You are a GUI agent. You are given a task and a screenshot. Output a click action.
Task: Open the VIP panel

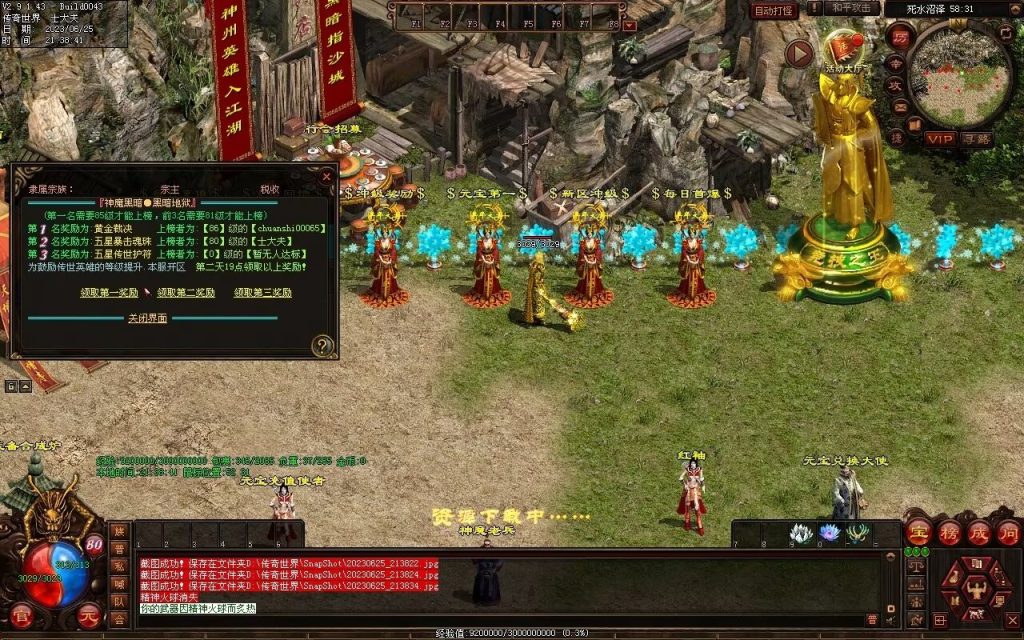pos(939,139)
